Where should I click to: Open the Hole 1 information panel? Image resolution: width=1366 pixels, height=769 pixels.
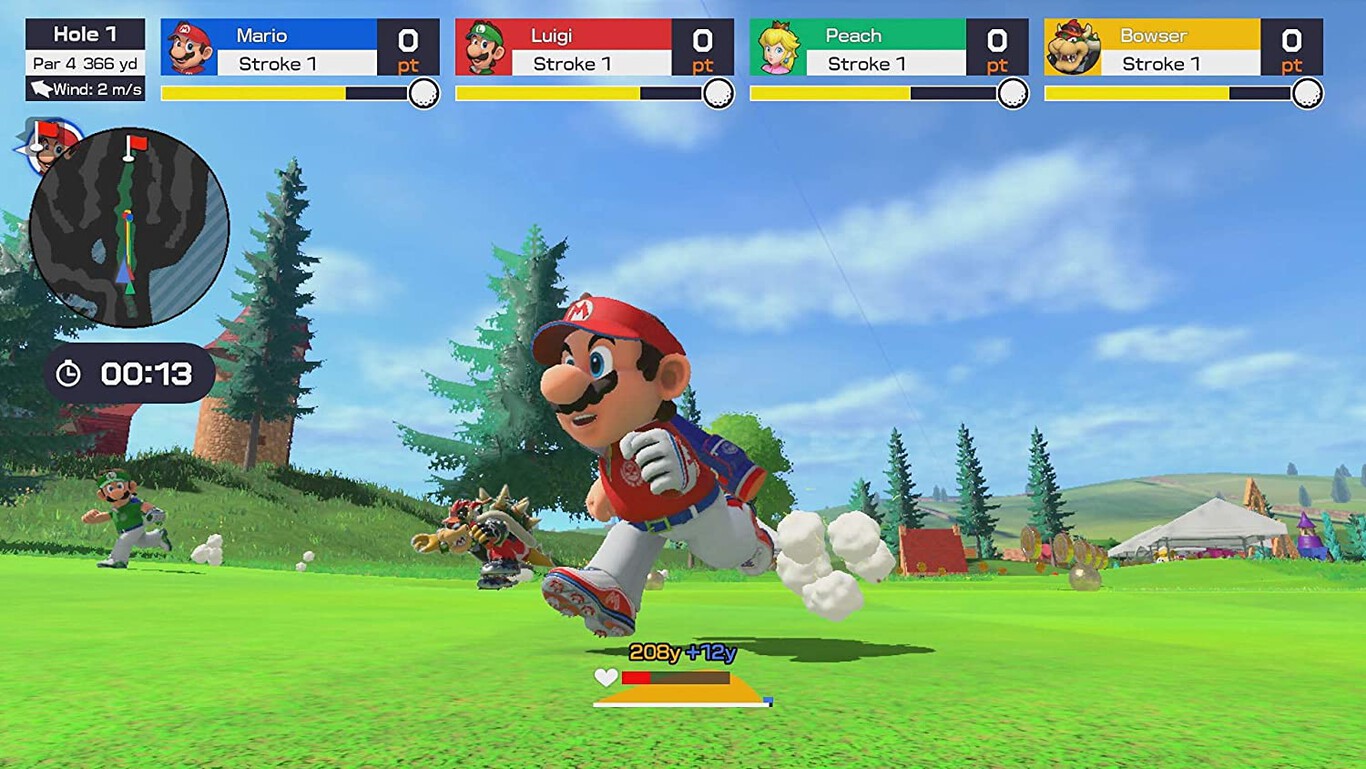tap(84, 33)
